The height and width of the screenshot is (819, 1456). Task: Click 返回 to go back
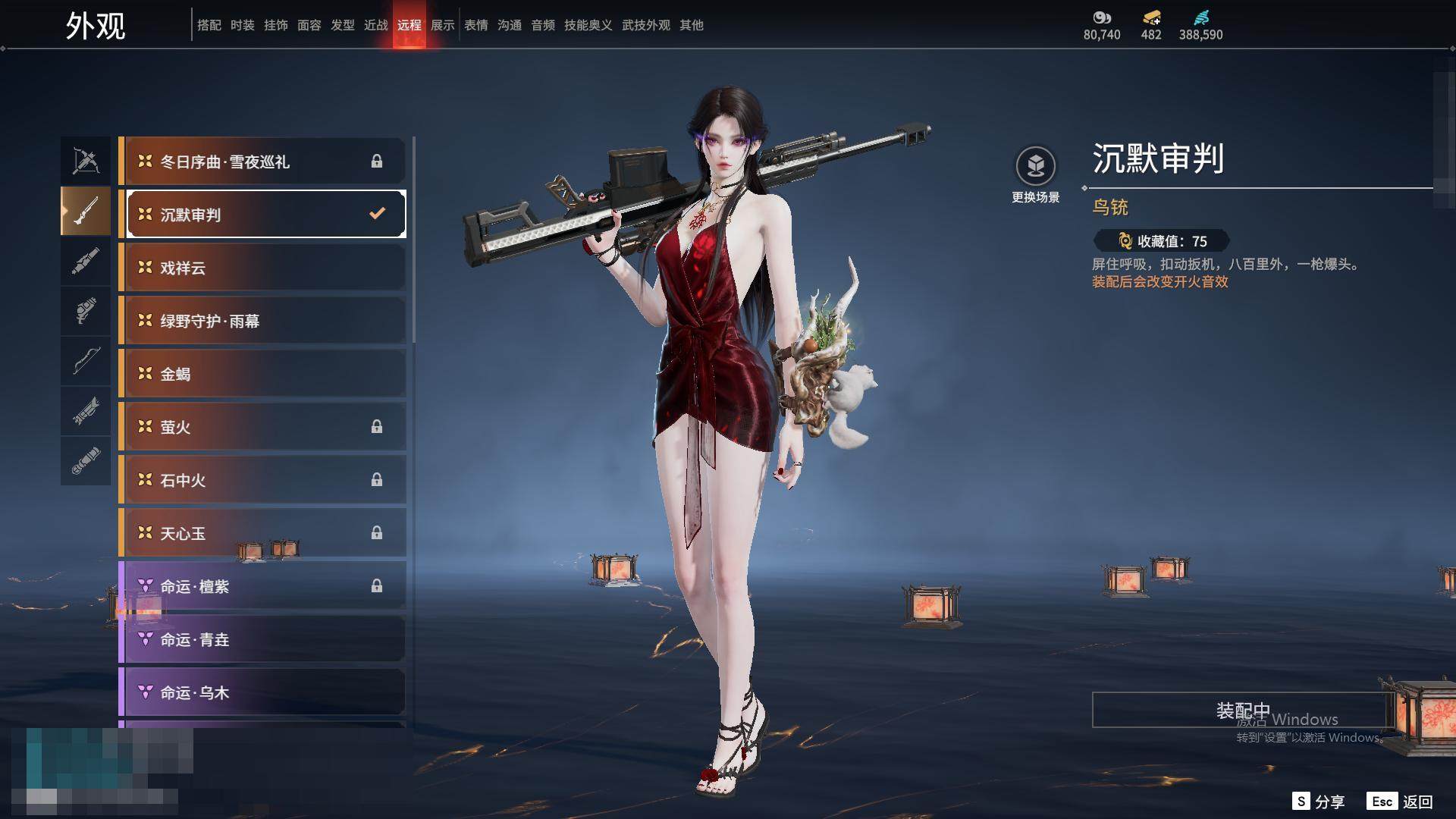pos(1400,802)
